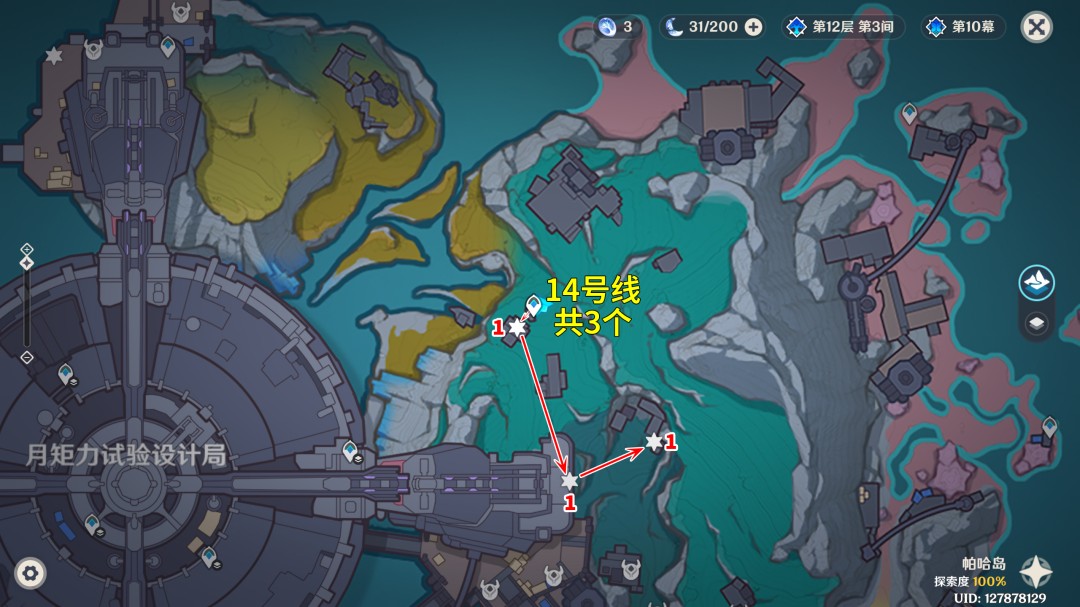The width and height of the screenshot is (1080, 607).
Task: Select the teleport waypoint under 月矩力试验设计局 text
Action: click(93, 522)
